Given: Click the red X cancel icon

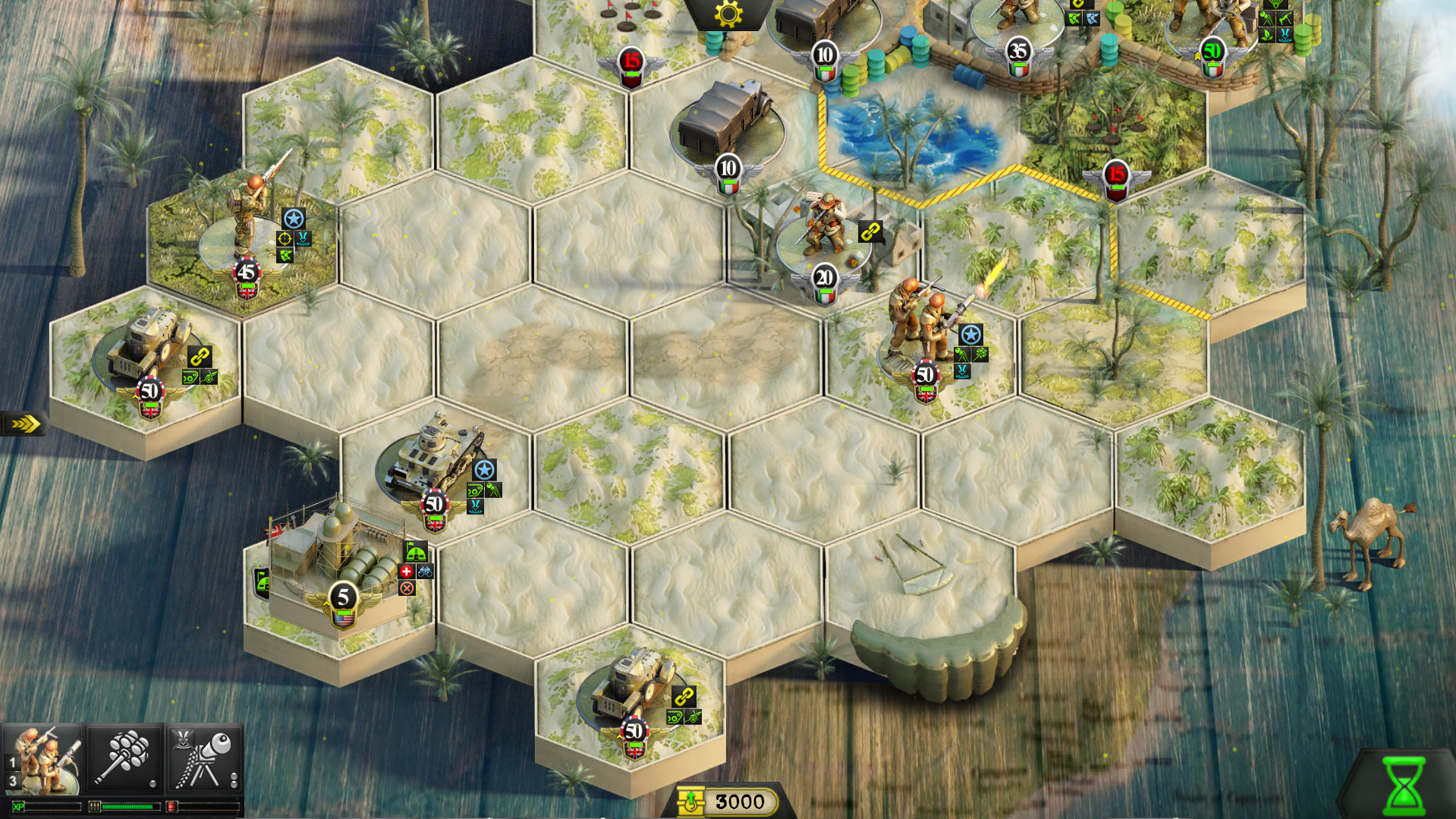Looking at the screenshot, I should point(407,587).
